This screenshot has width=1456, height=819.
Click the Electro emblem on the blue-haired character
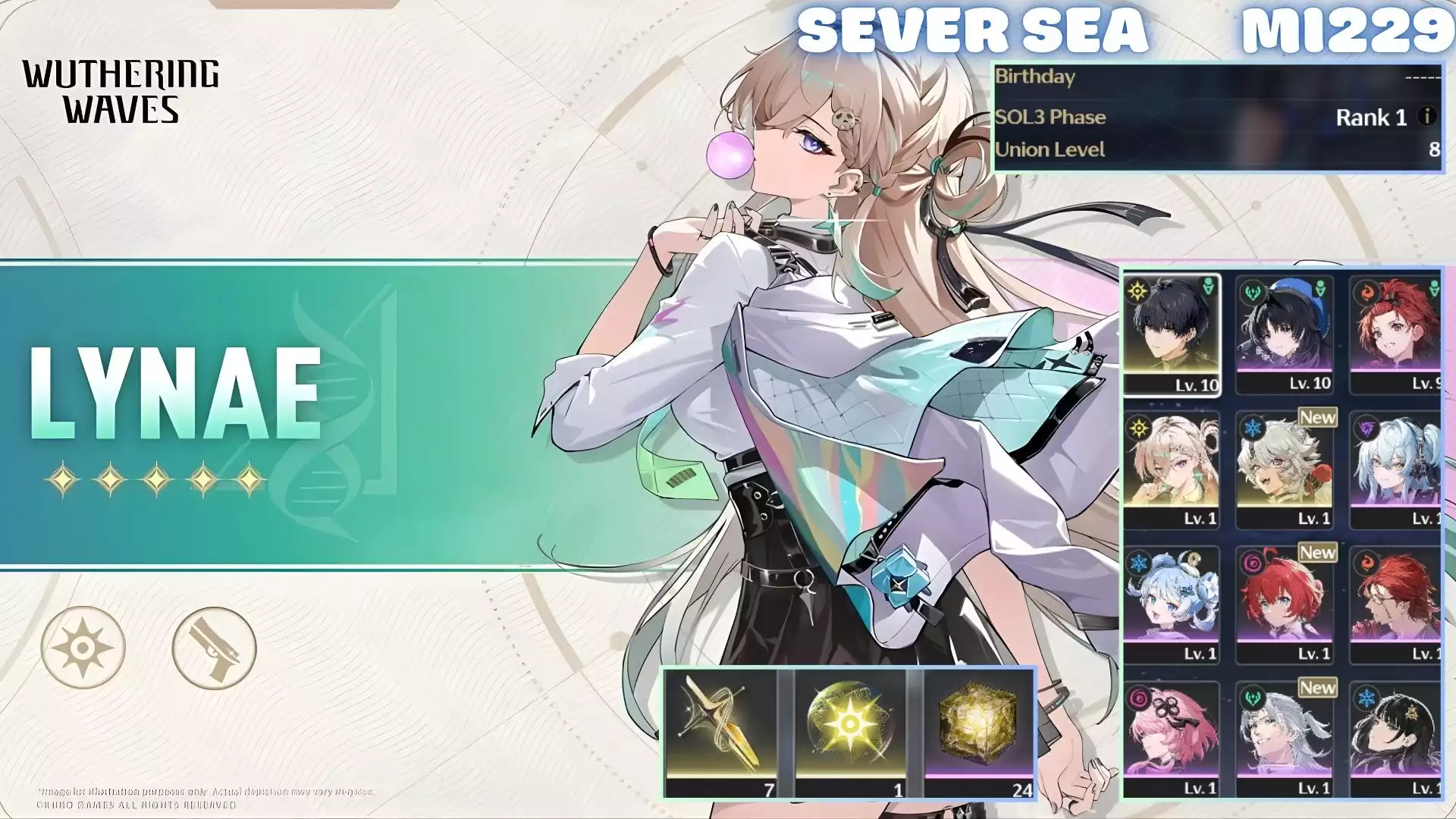click(1366, 429)
